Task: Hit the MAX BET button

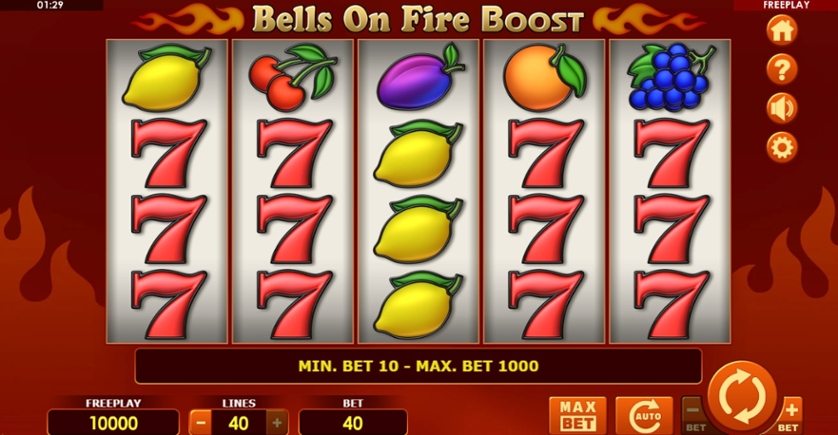Action: (577, 414)
